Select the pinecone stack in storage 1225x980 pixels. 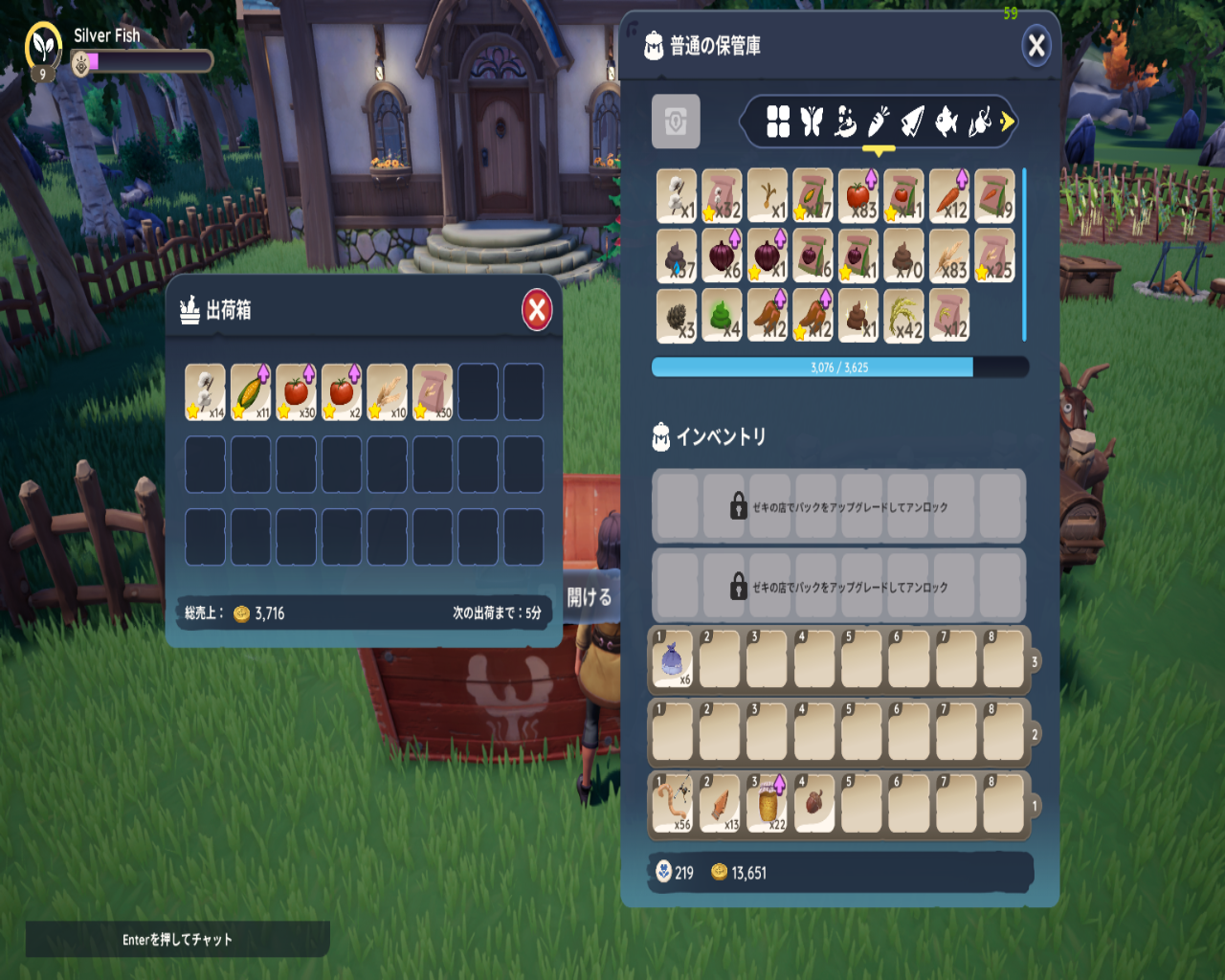[x=676, y=316]
